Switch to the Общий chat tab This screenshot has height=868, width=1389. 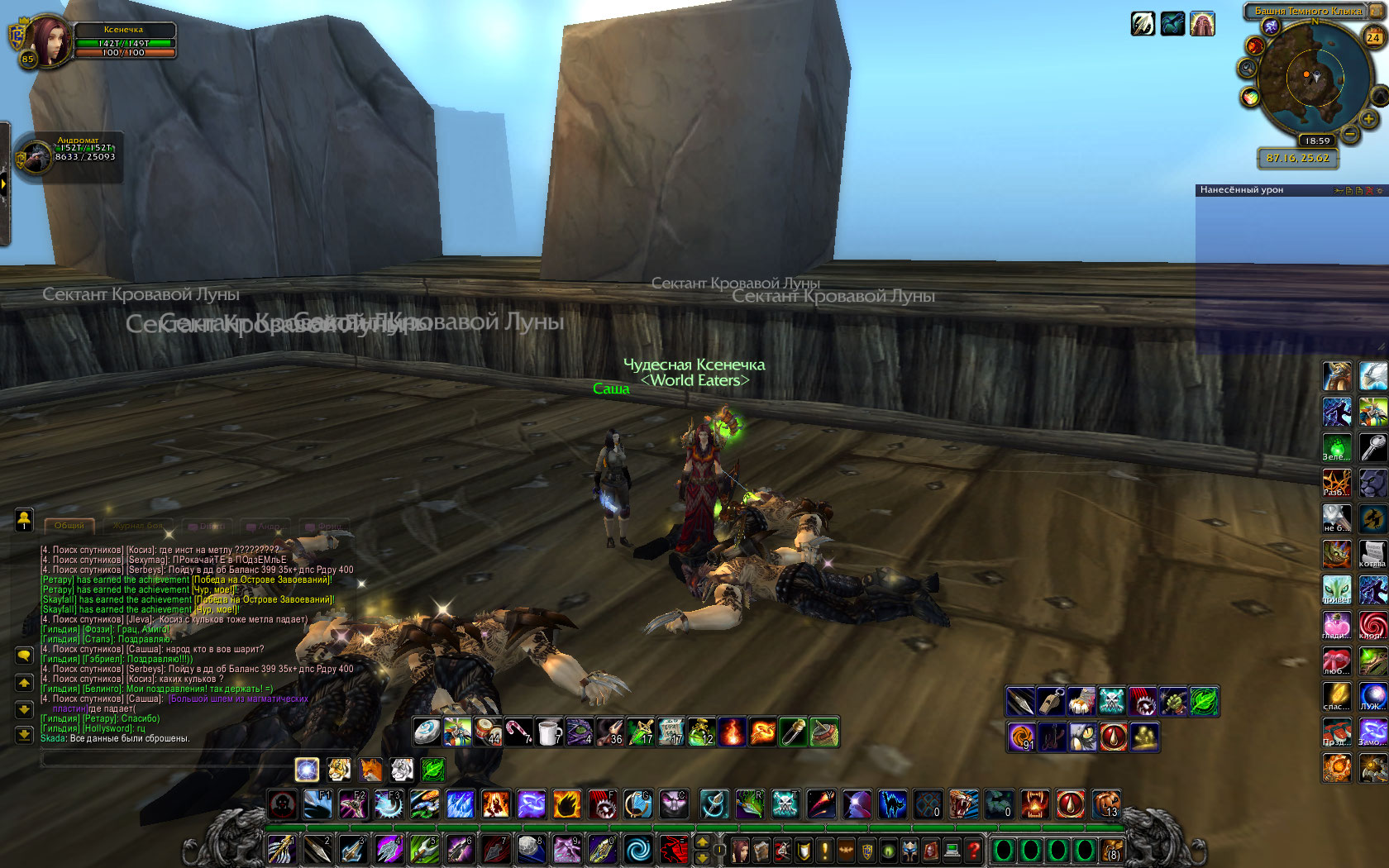(x=69, y=526)
